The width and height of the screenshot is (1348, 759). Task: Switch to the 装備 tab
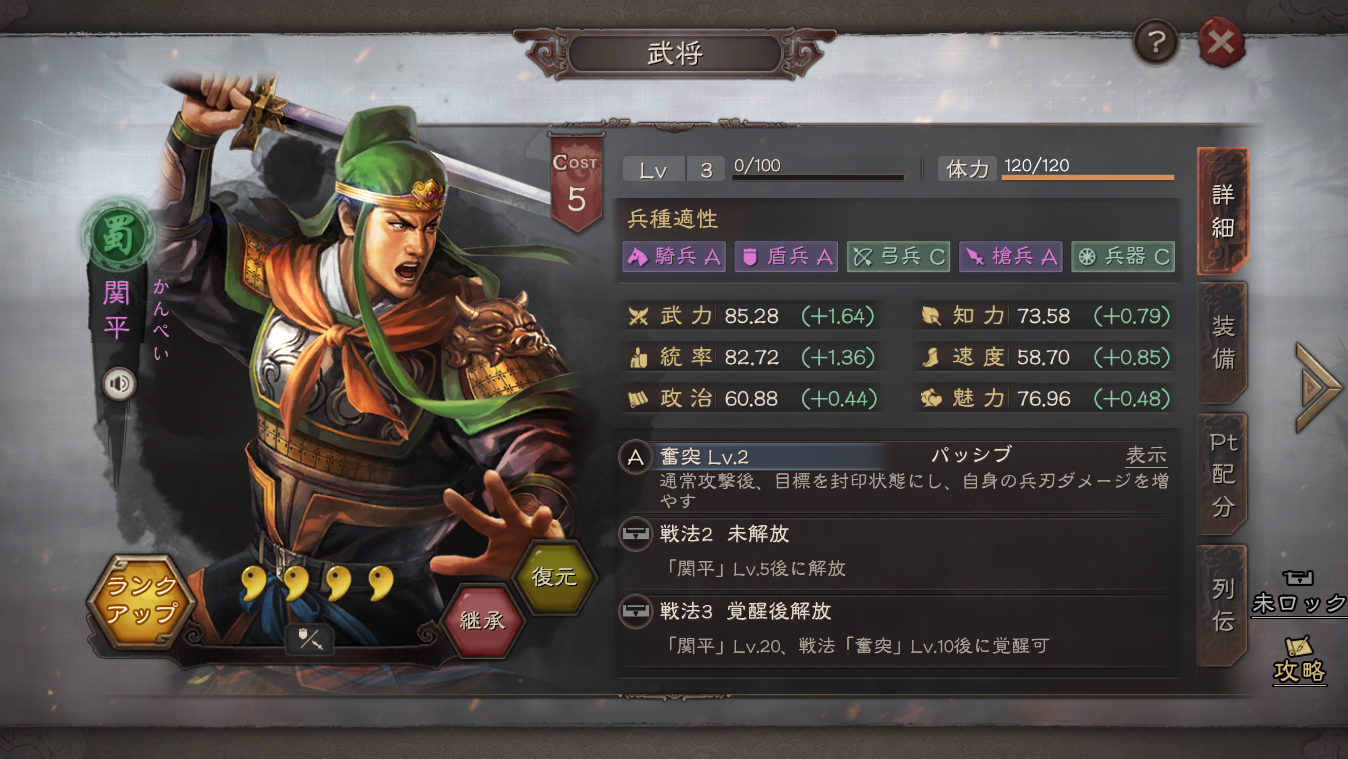pyautogui.click(x=1222, y=342)
